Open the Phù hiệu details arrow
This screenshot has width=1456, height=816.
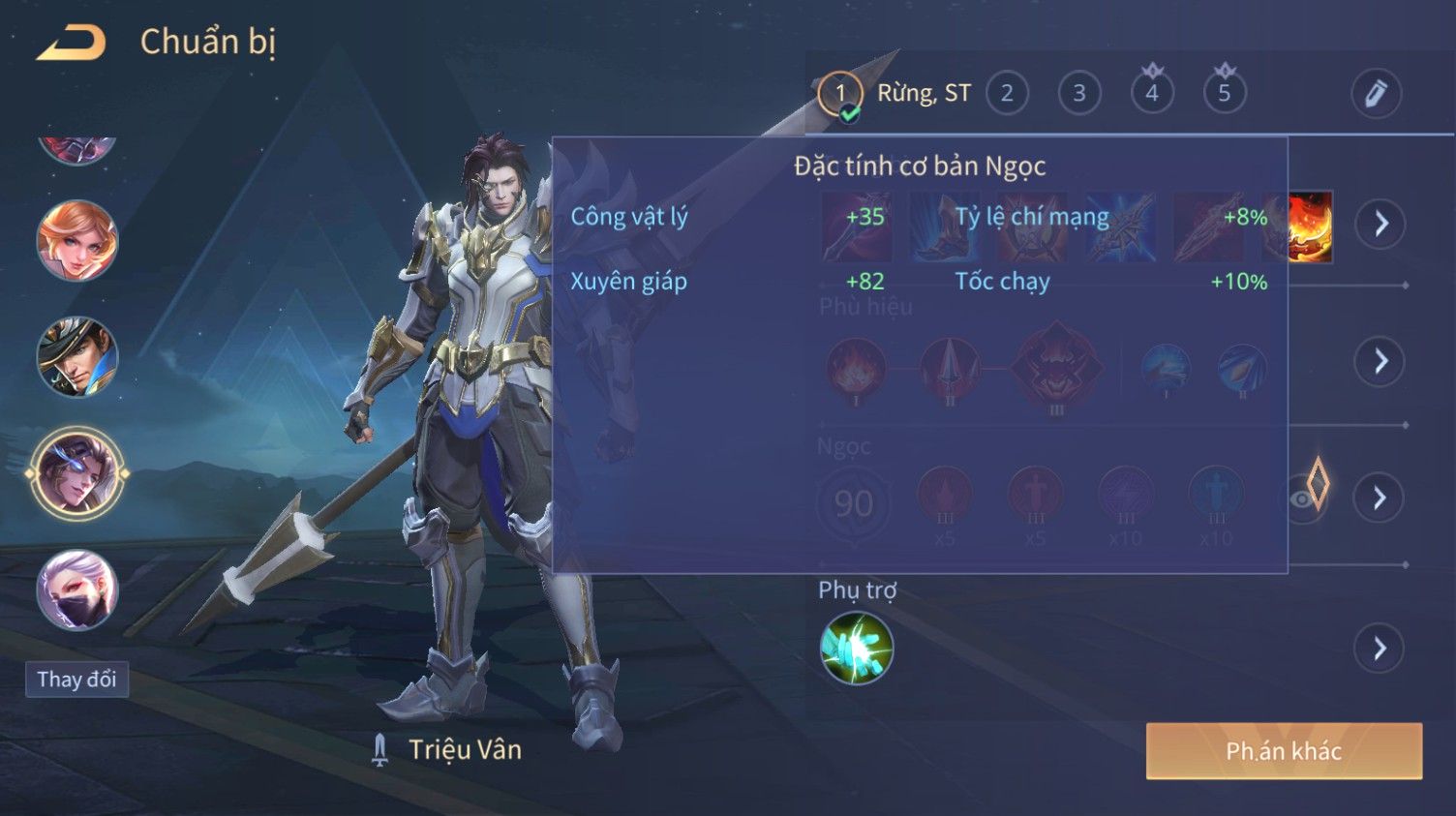(x=1380, y=361)
